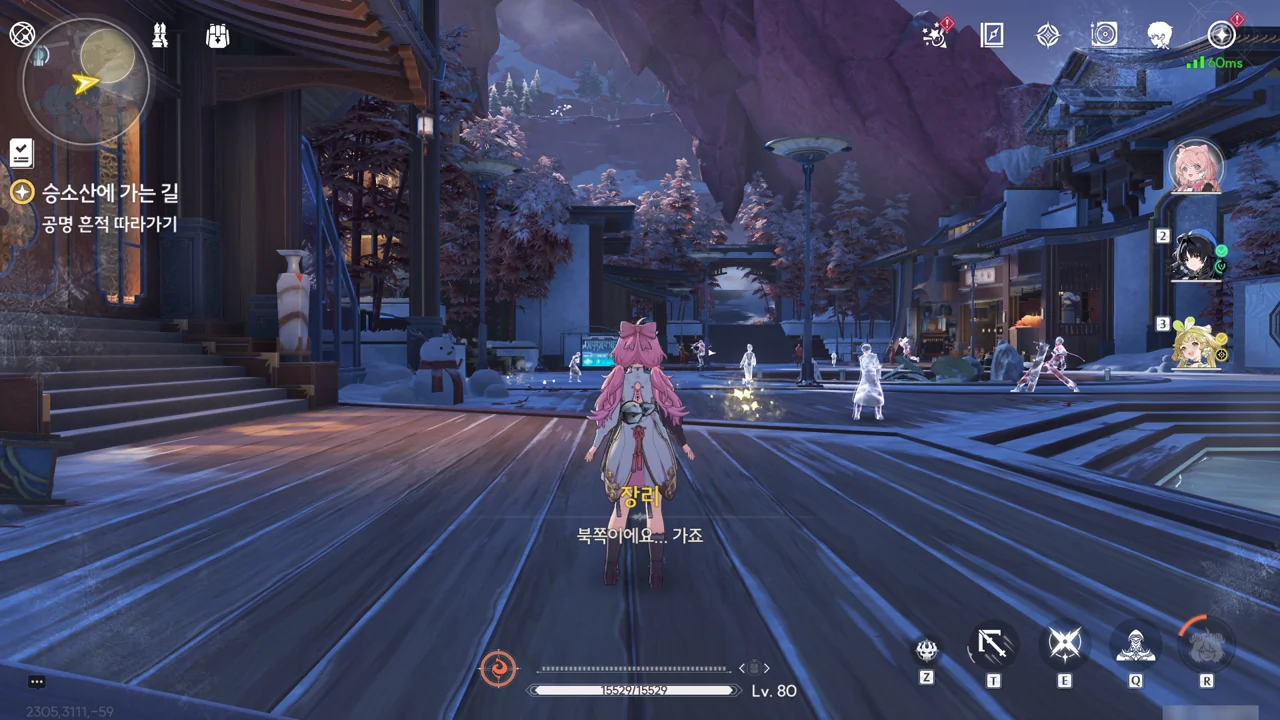Switch to the black-haired party member
Screen dimensions: 1280x720
pyautogui.click(x=1197, y=256)
